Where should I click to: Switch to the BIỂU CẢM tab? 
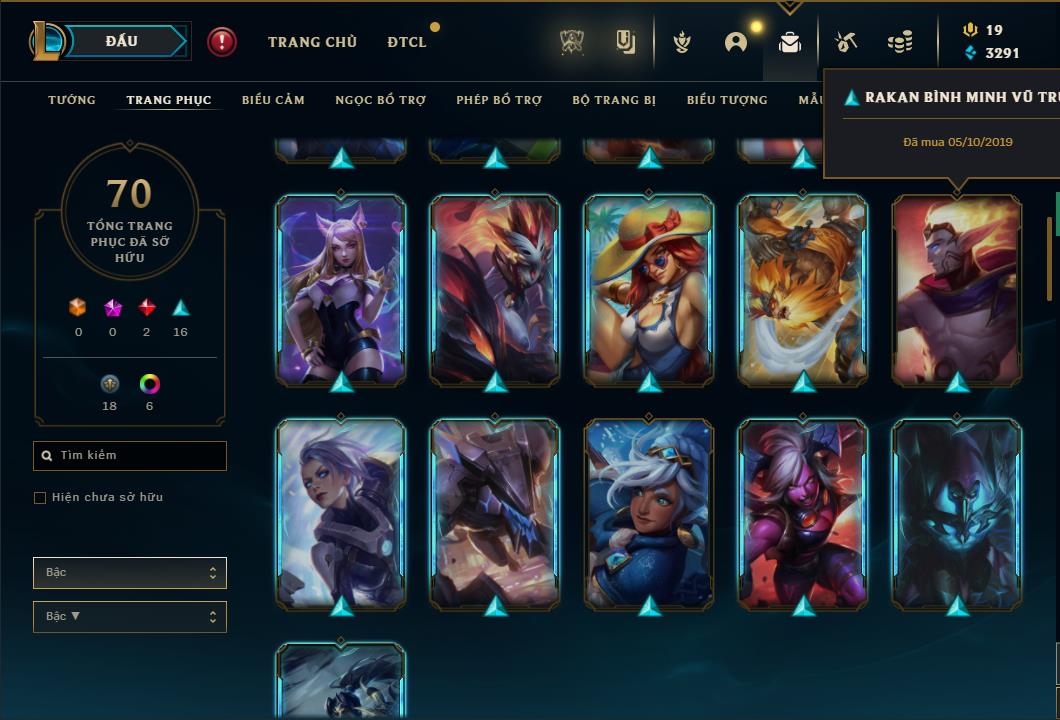click(x=273, y=100)
